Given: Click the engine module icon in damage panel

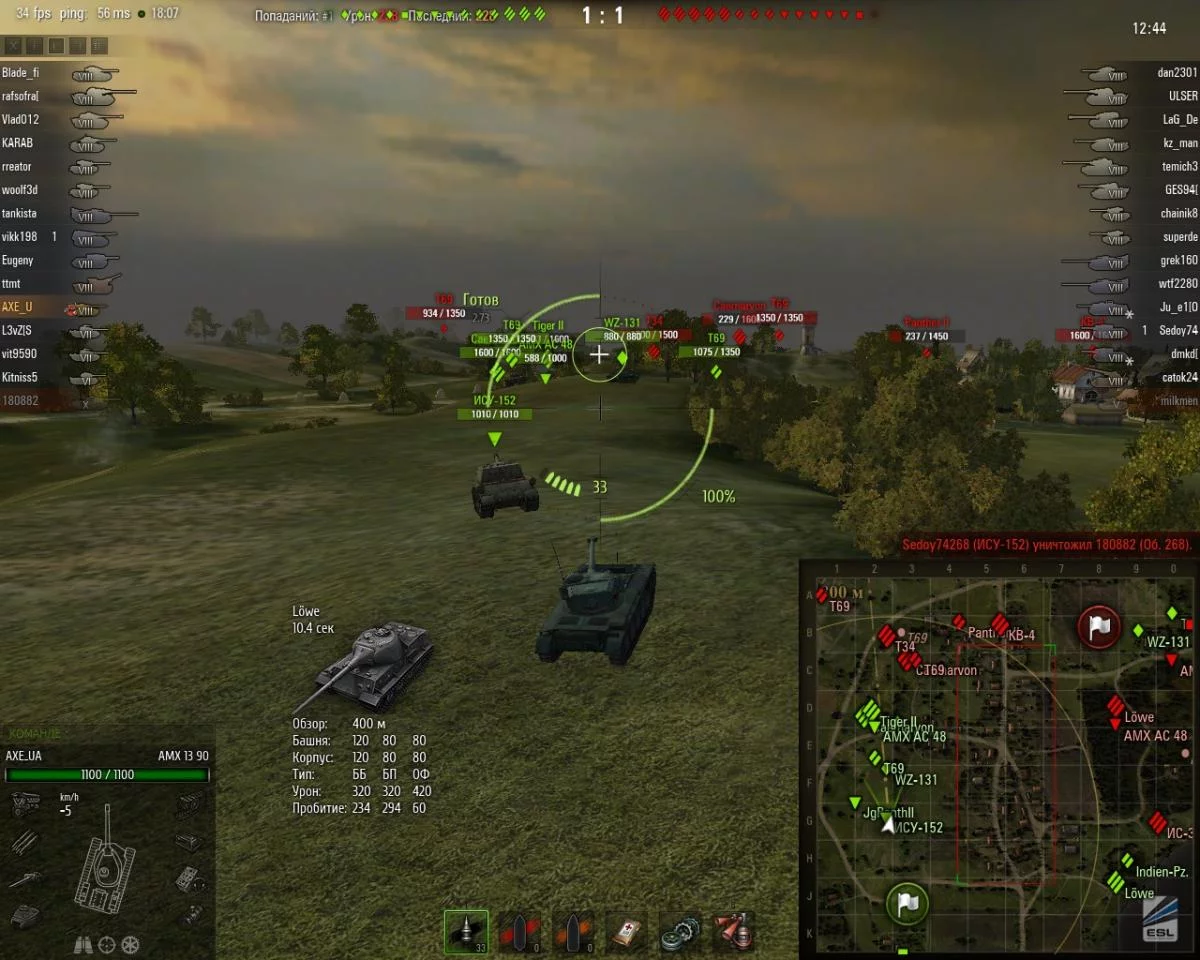Looking at the screenshot, I should pos(24,803).
